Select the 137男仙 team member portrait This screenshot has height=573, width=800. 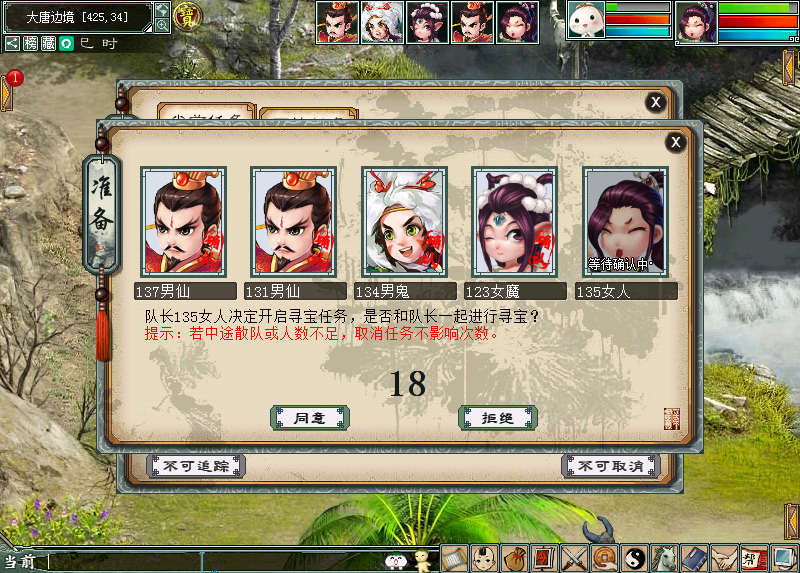click(x=183, y=221)
